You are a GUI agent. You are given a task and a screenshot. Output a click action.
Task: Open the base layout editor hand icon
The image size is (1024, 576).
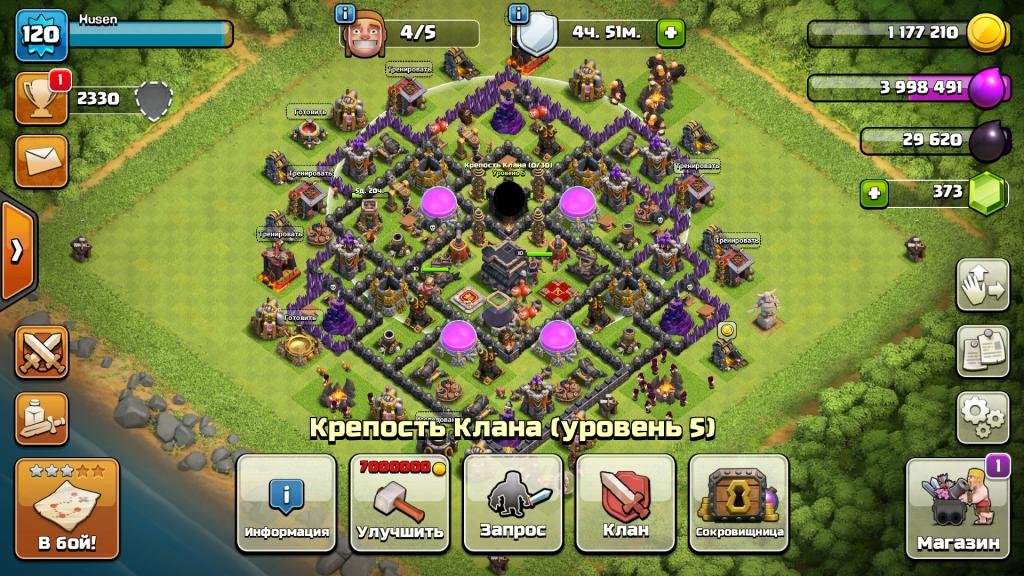click(982, 285)
